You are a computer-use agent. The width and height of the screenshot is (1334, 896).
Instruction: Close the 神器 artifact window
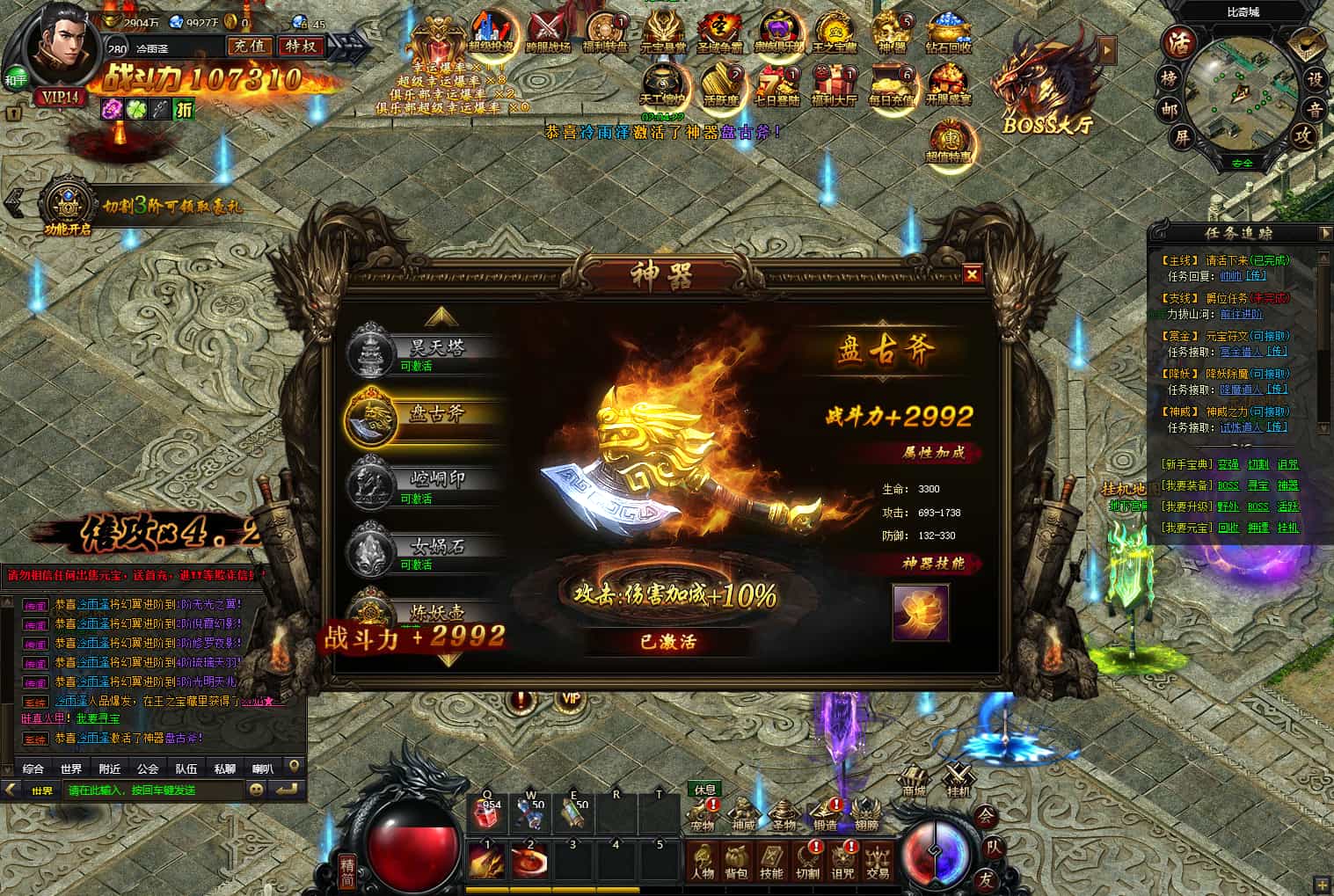[x=972, y=274]
